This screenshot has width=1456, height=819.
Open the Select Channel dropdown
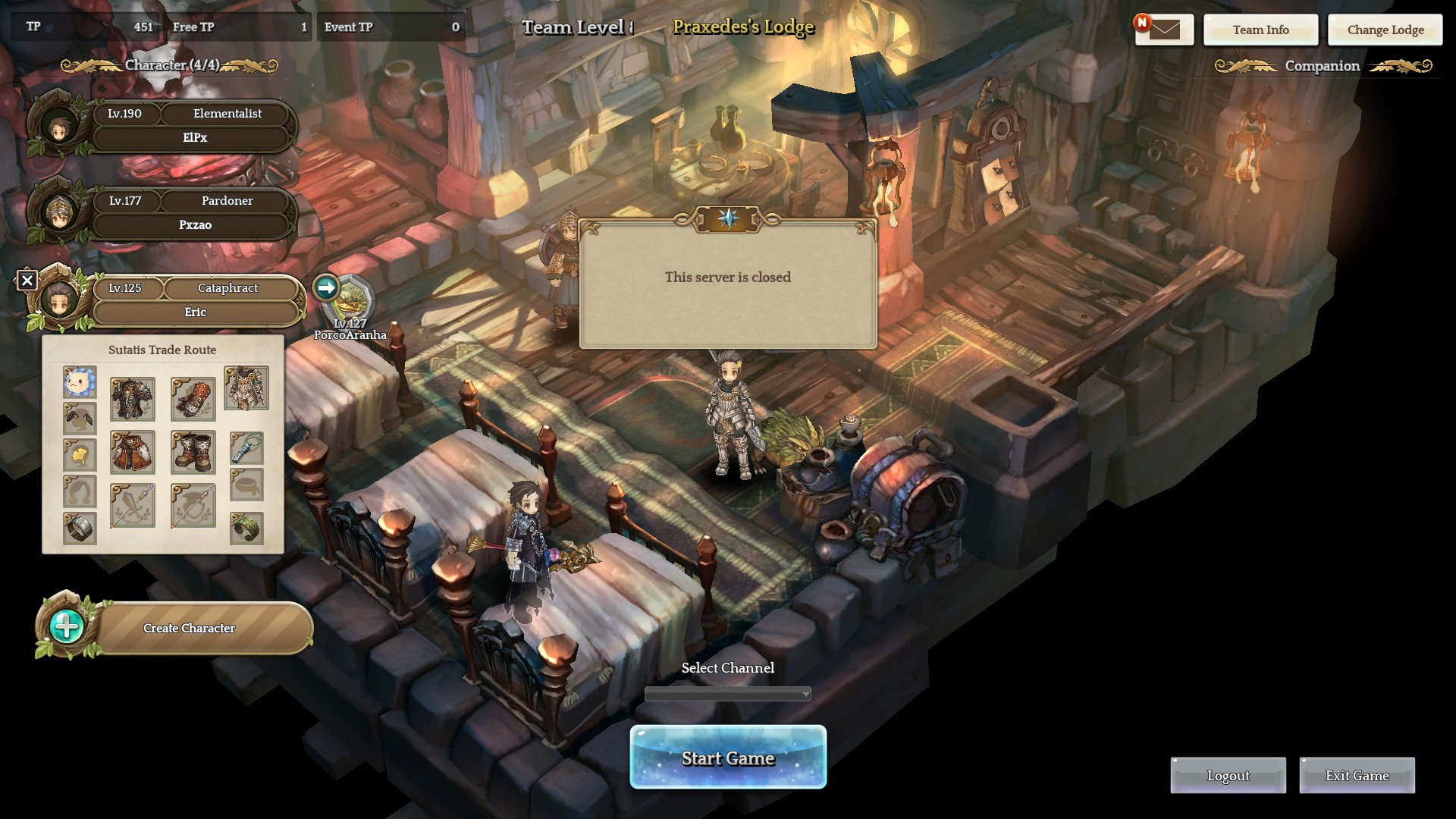pos(728,694)
